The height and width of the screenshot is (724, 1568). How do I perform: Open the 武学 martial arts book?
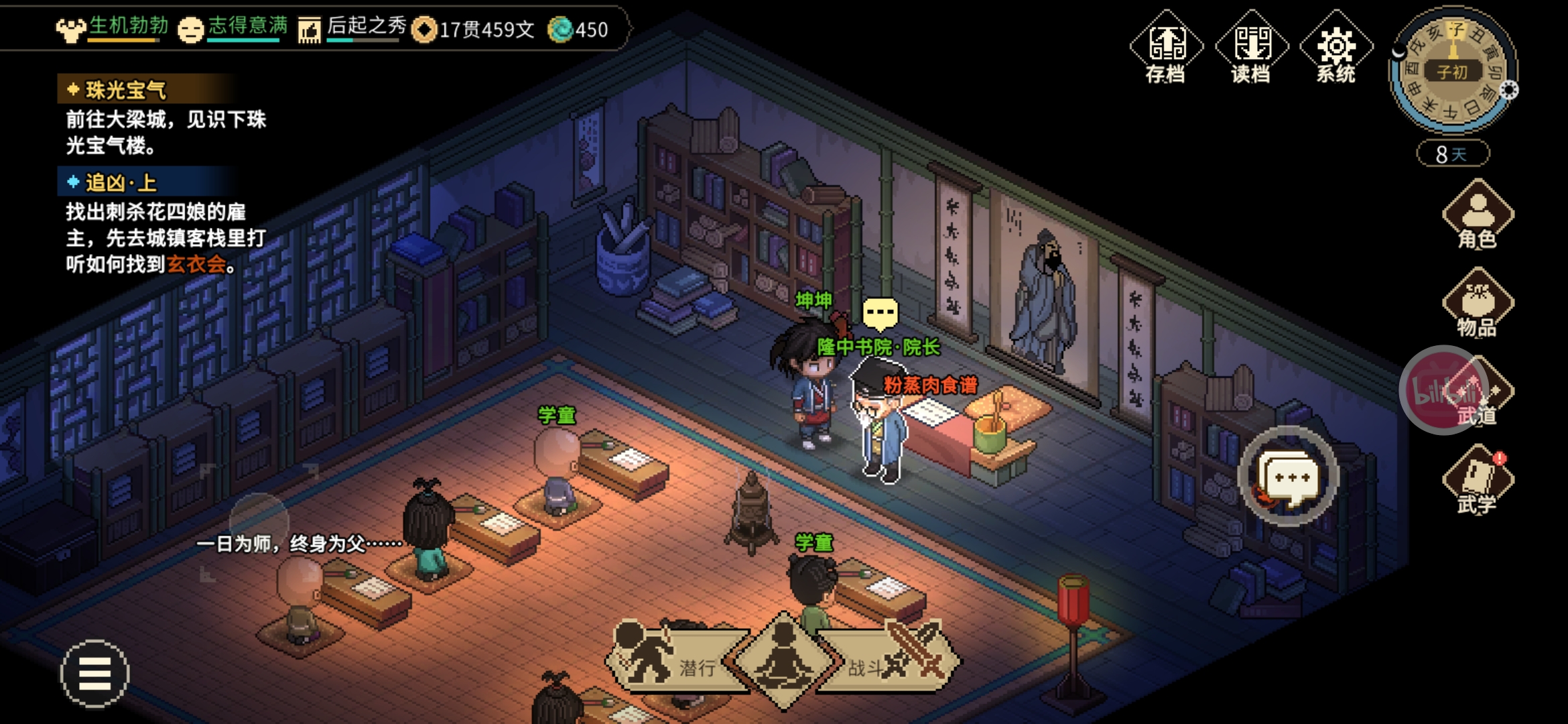tap(1478, 480)
